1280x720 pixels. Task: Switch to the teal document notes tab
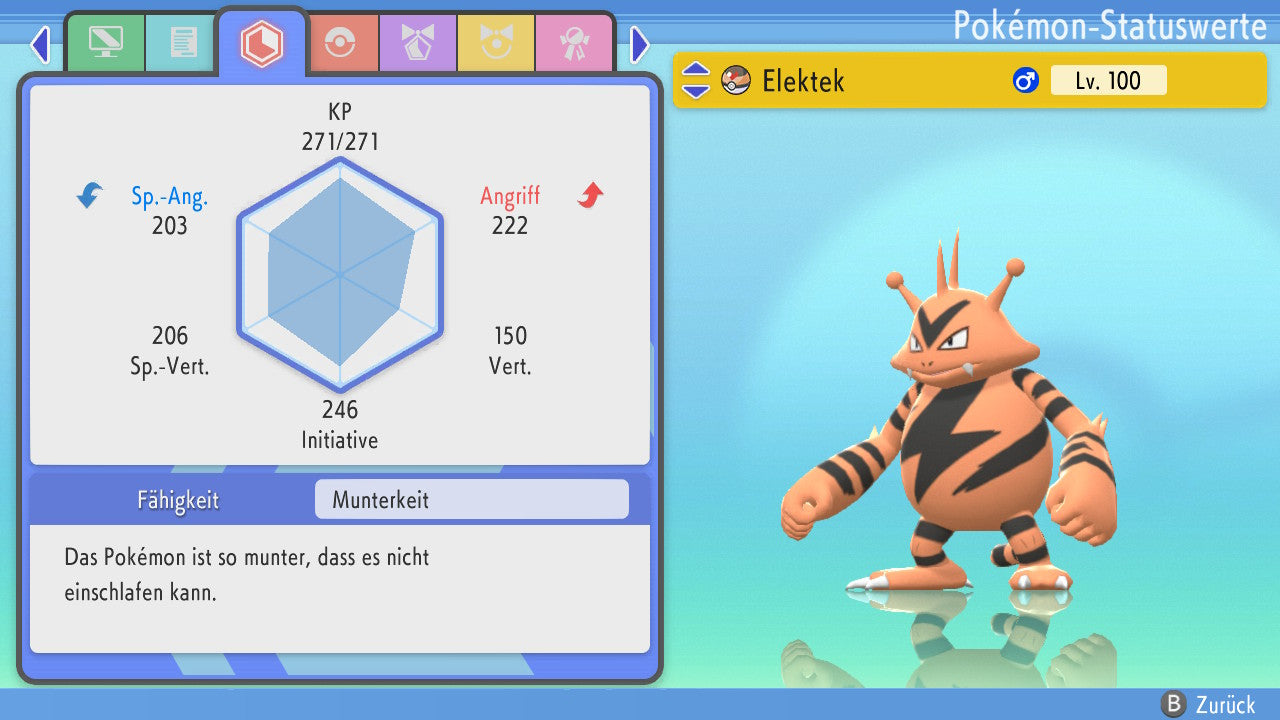[183, 42]
